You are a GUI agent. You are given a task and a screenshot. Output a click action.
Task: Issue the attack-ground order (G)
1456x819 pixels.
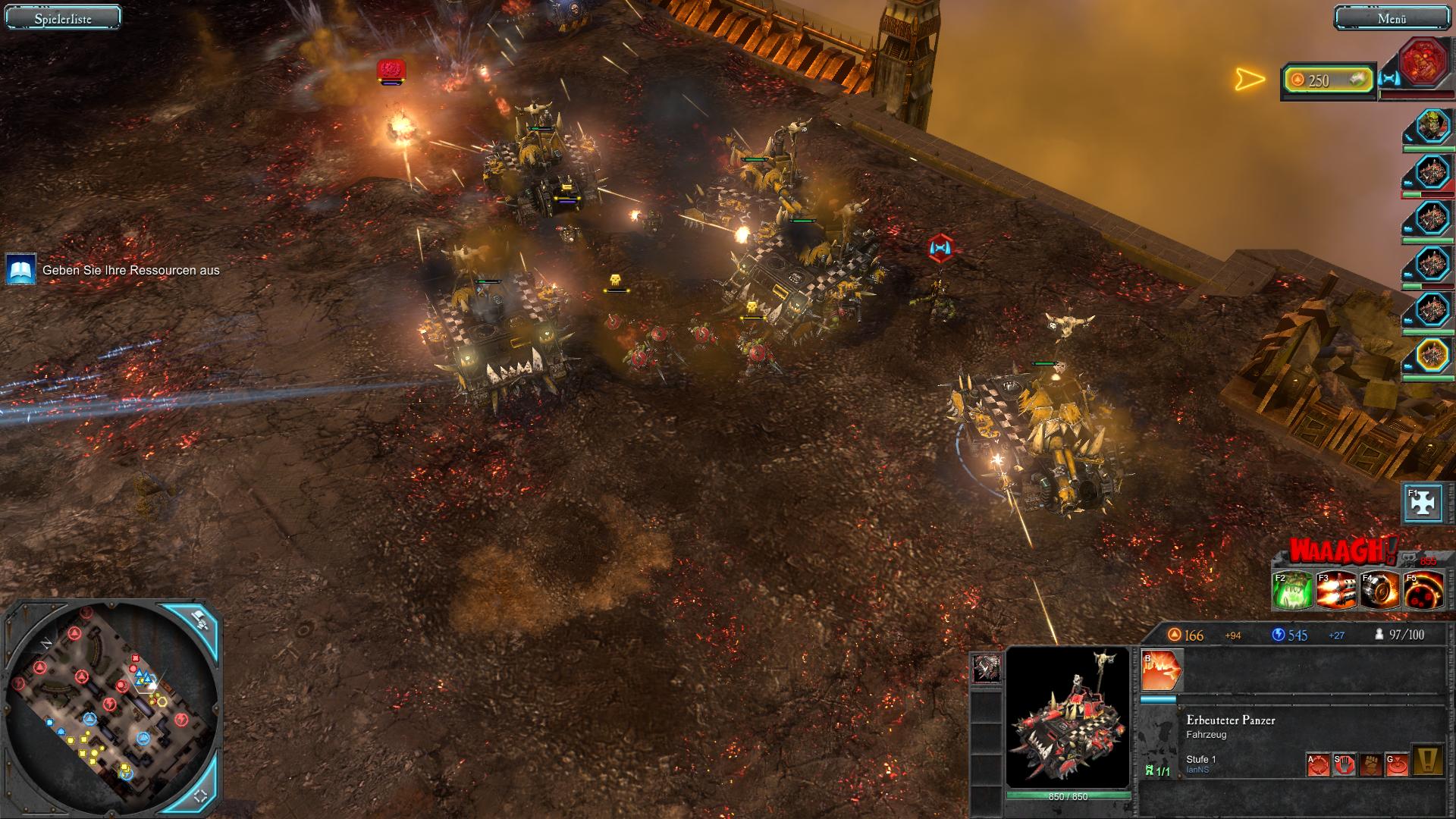click(x=1397, y=764)
